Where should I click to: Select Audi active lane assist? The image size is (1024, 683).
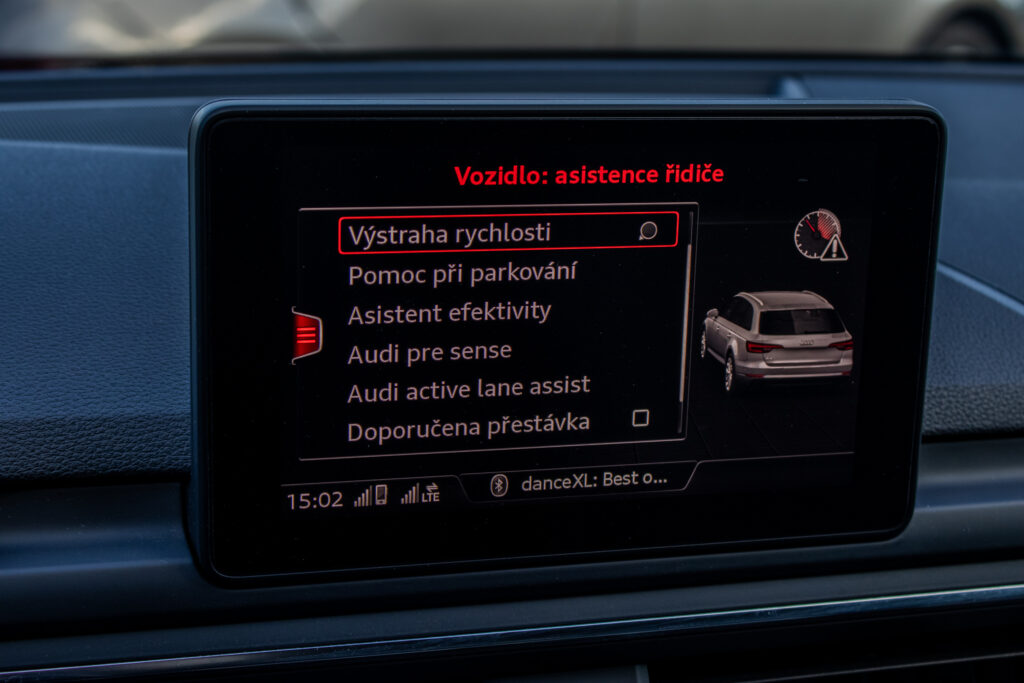click(468, 388)
